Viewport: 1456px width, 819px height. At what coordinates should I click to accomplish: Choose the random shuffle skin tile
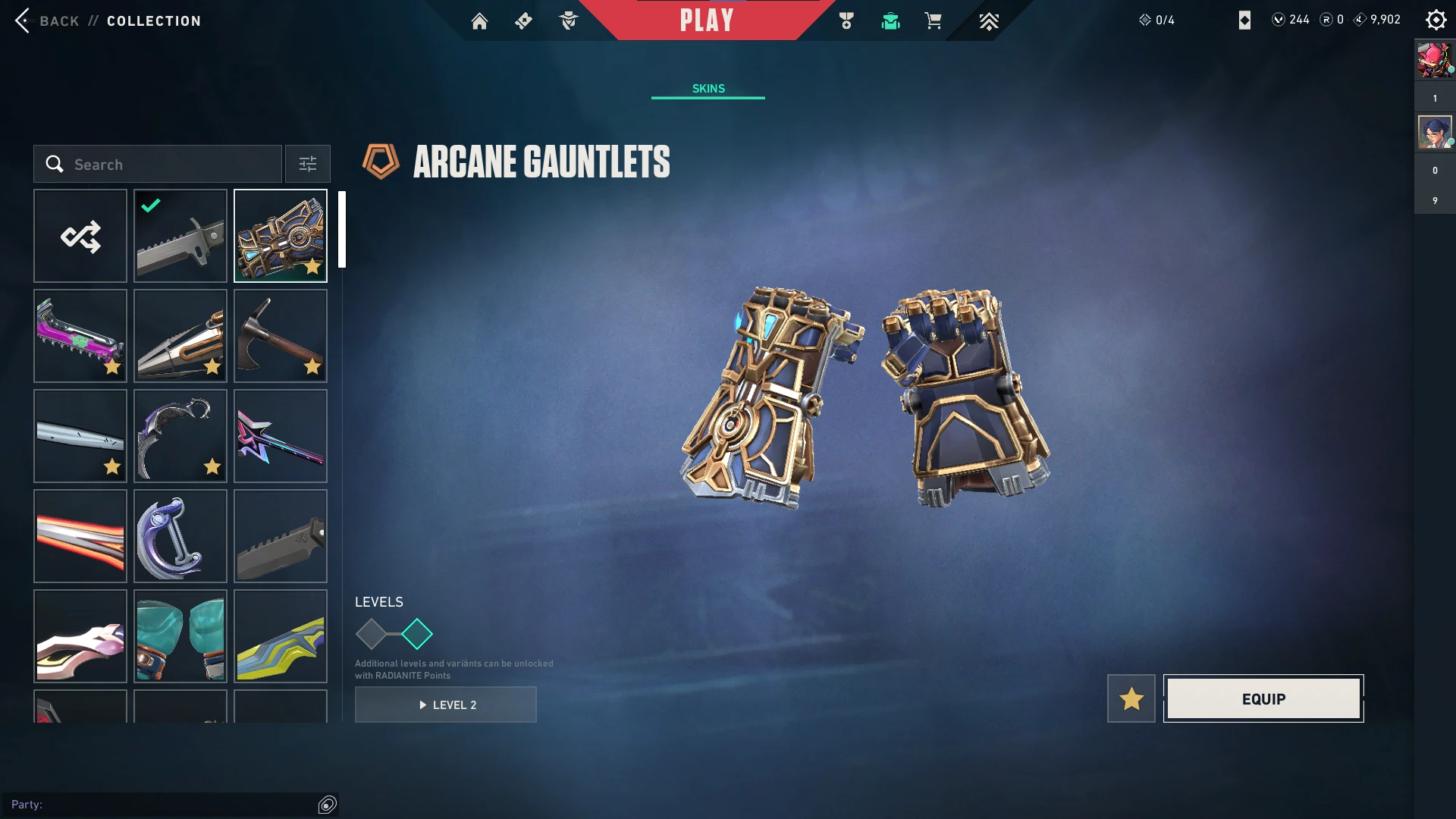pyautogui.click(x=80, y=237)
